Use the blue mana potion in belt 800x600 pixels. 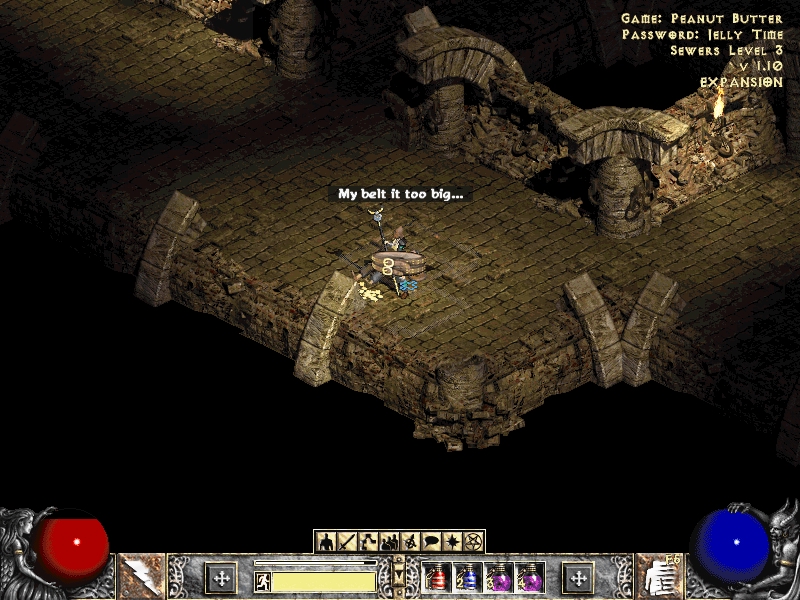[468, 578]
